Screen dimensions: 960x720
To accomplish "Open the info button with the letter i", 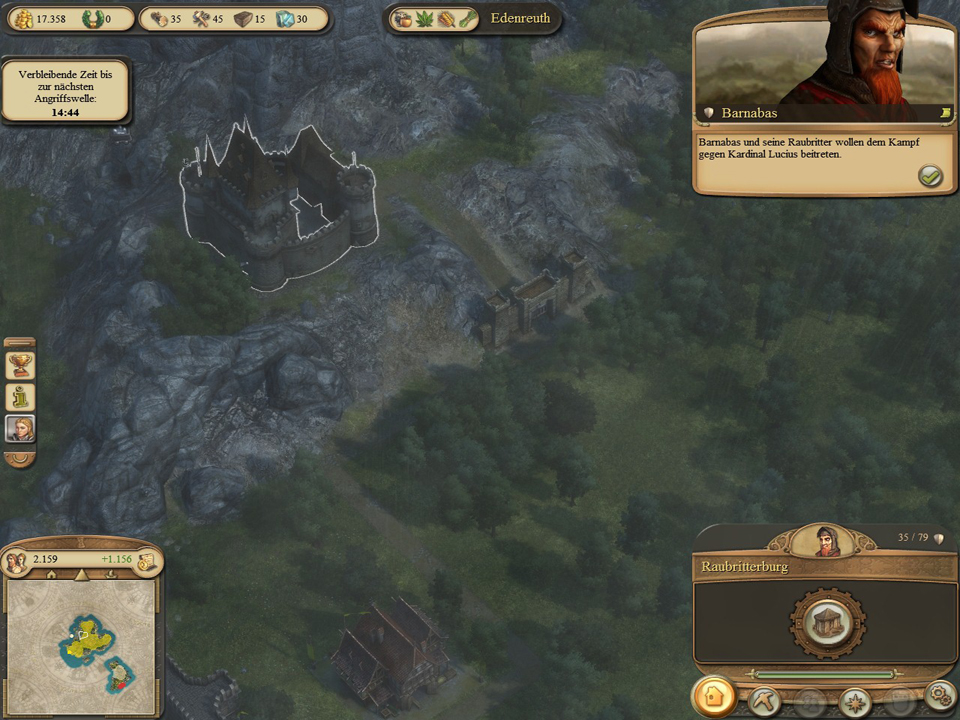I will pos(20,397).
